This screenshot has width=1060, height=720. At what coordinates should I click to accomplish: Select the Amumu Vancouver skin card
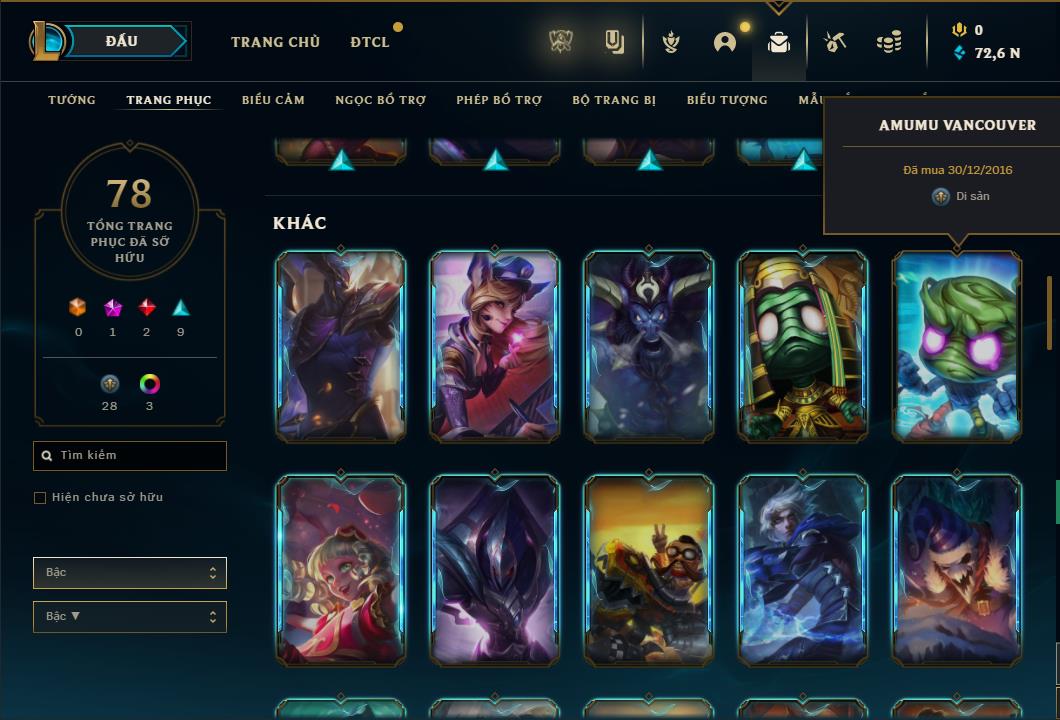point(957,345)
